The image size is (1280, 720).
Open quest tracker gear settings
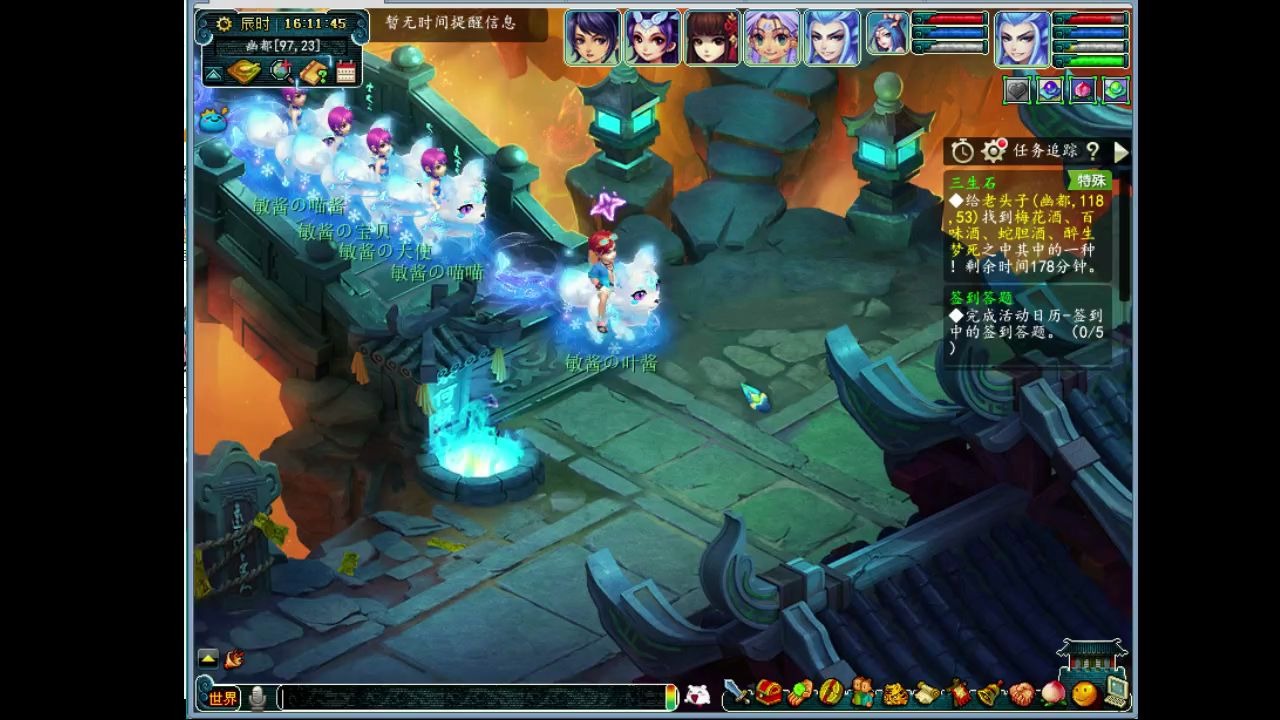(x=993, y=151)
